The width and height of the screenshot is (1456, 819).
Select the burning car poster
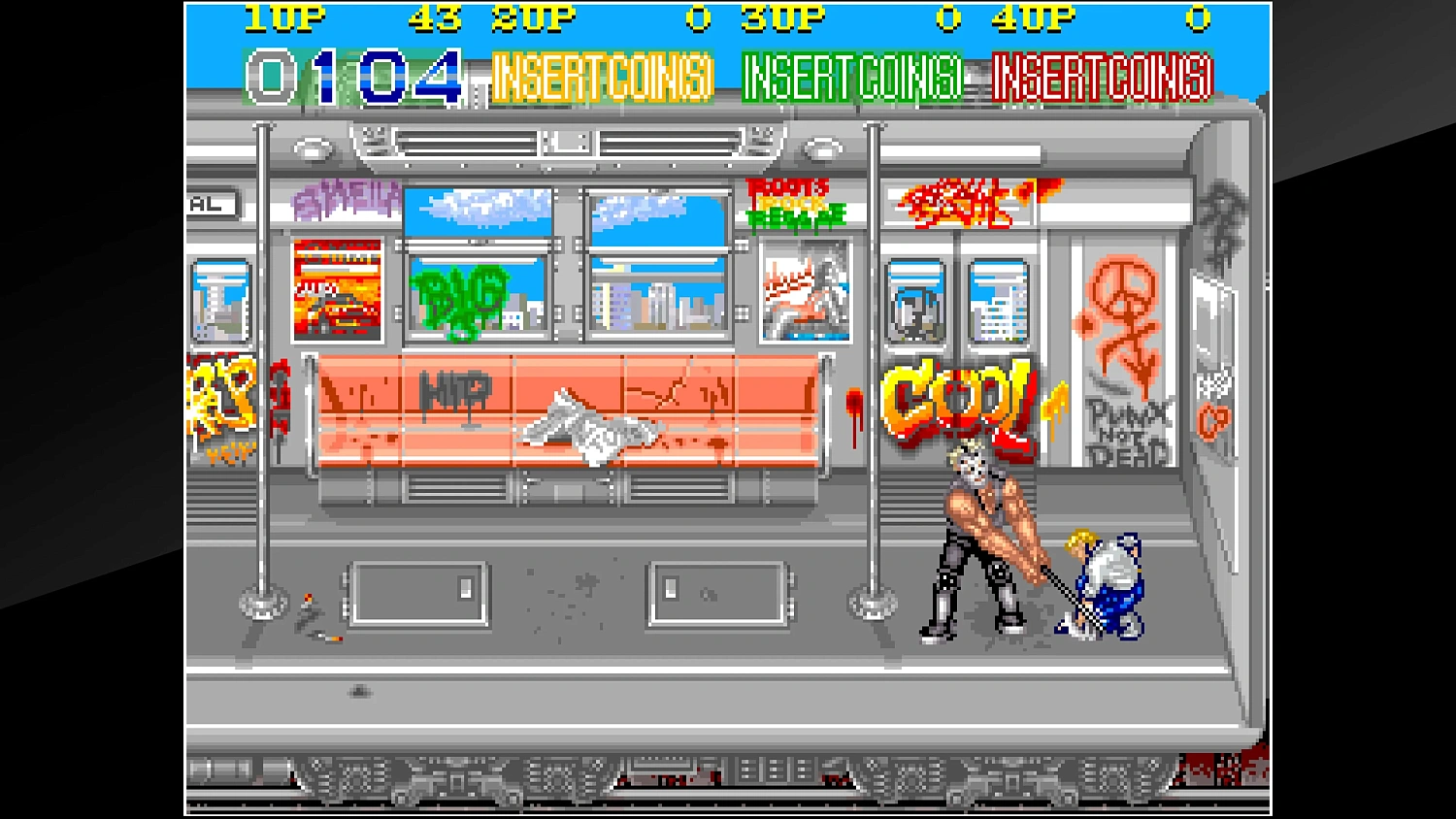point(335,291)
